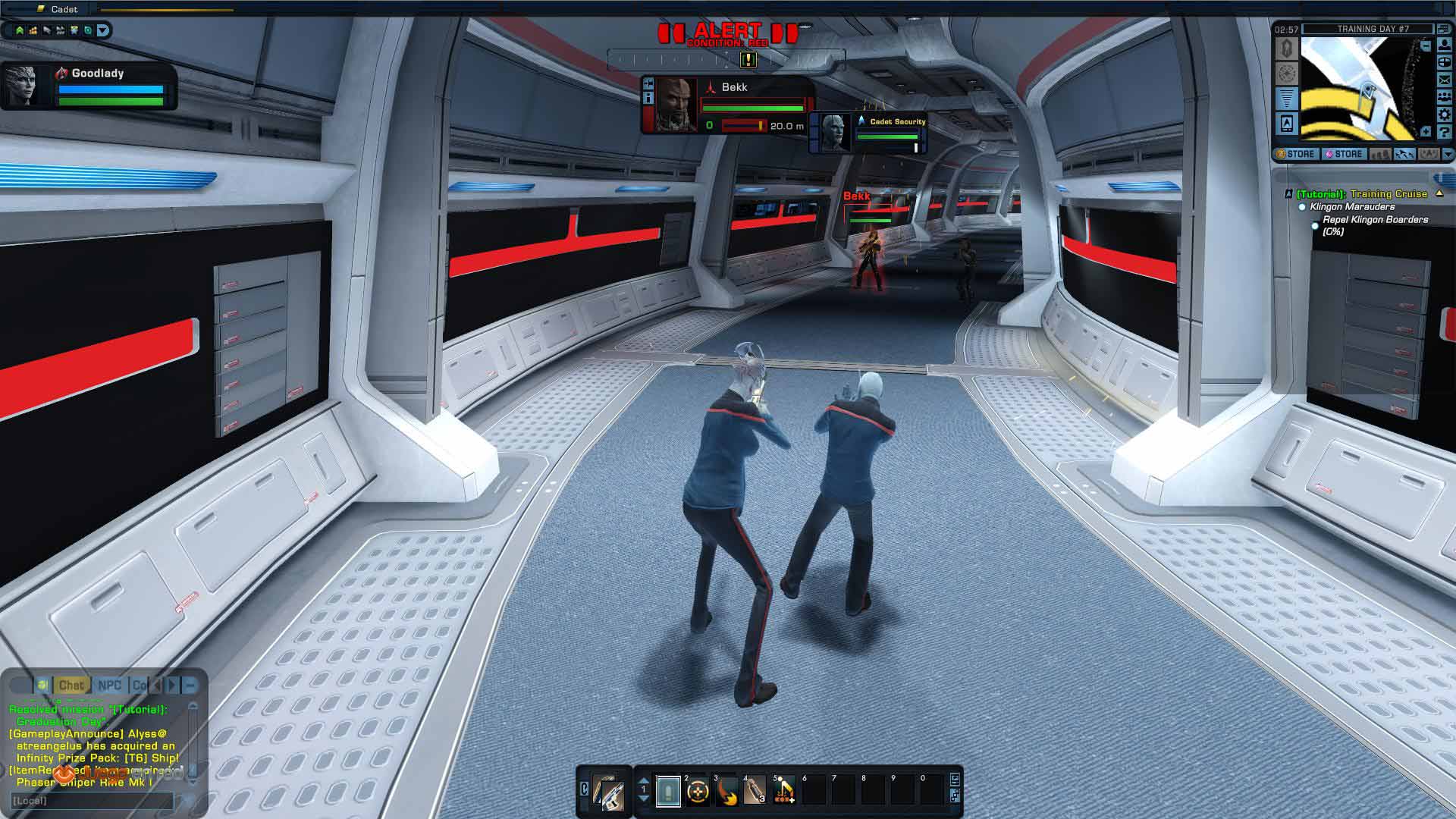Click the Goodlady player portrait

23,85
